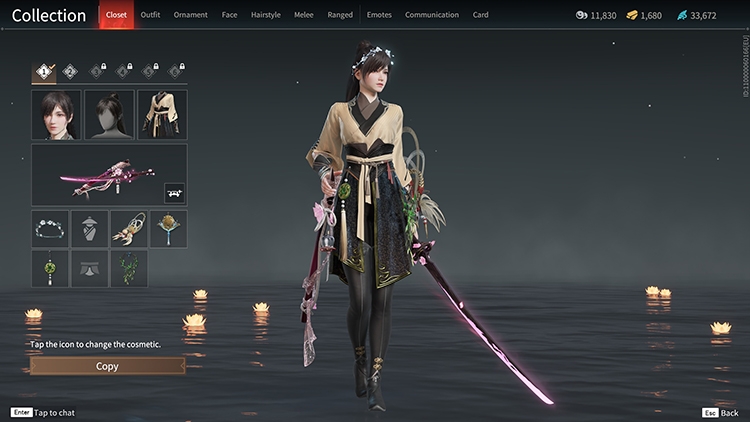Select the round fan ornament slot

coord(168,229)
